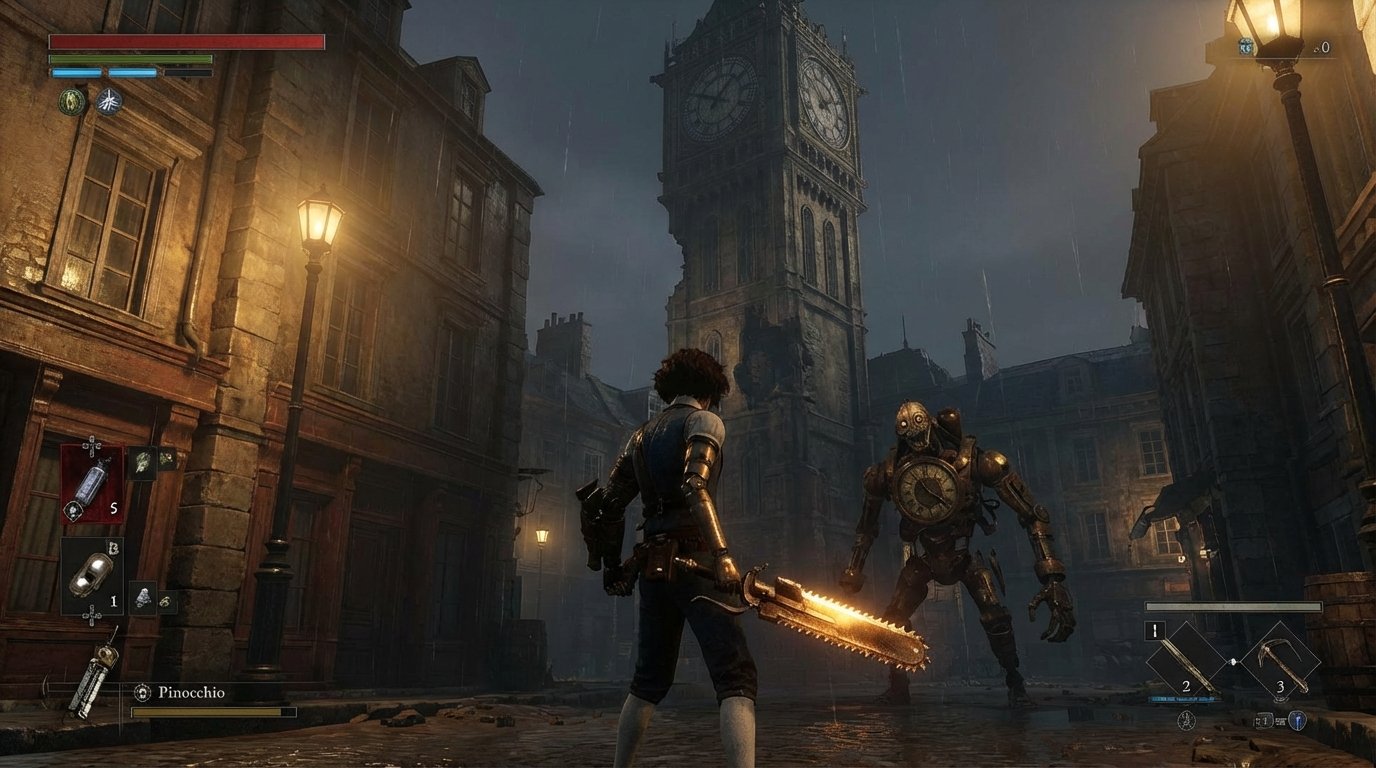Expand weapon slot 1 thumbnail
This screenshot has height=768, width=1376.
coord(1155,630)
